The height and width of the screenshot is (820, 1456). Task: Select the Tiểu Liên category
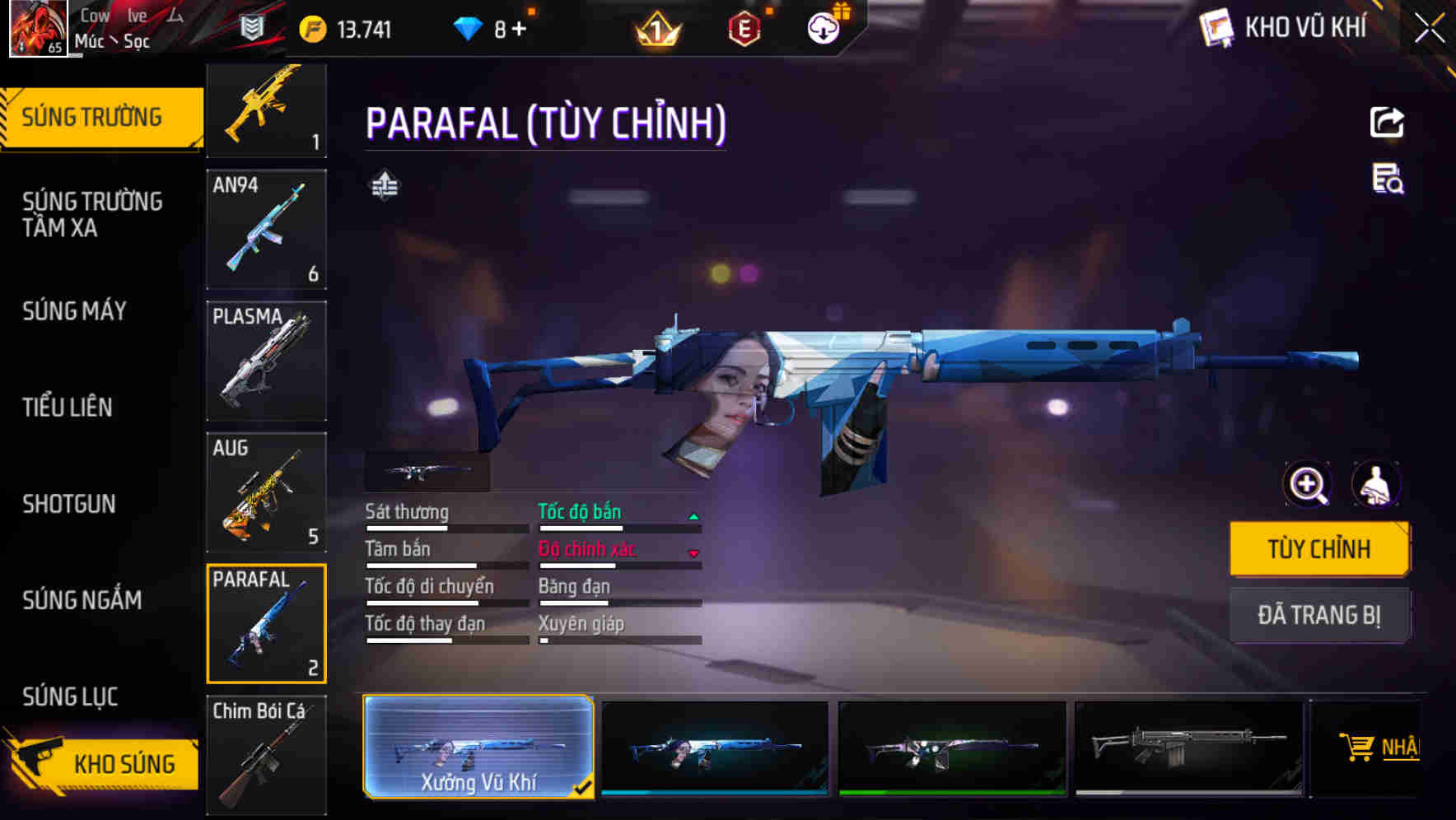[68, 407]
